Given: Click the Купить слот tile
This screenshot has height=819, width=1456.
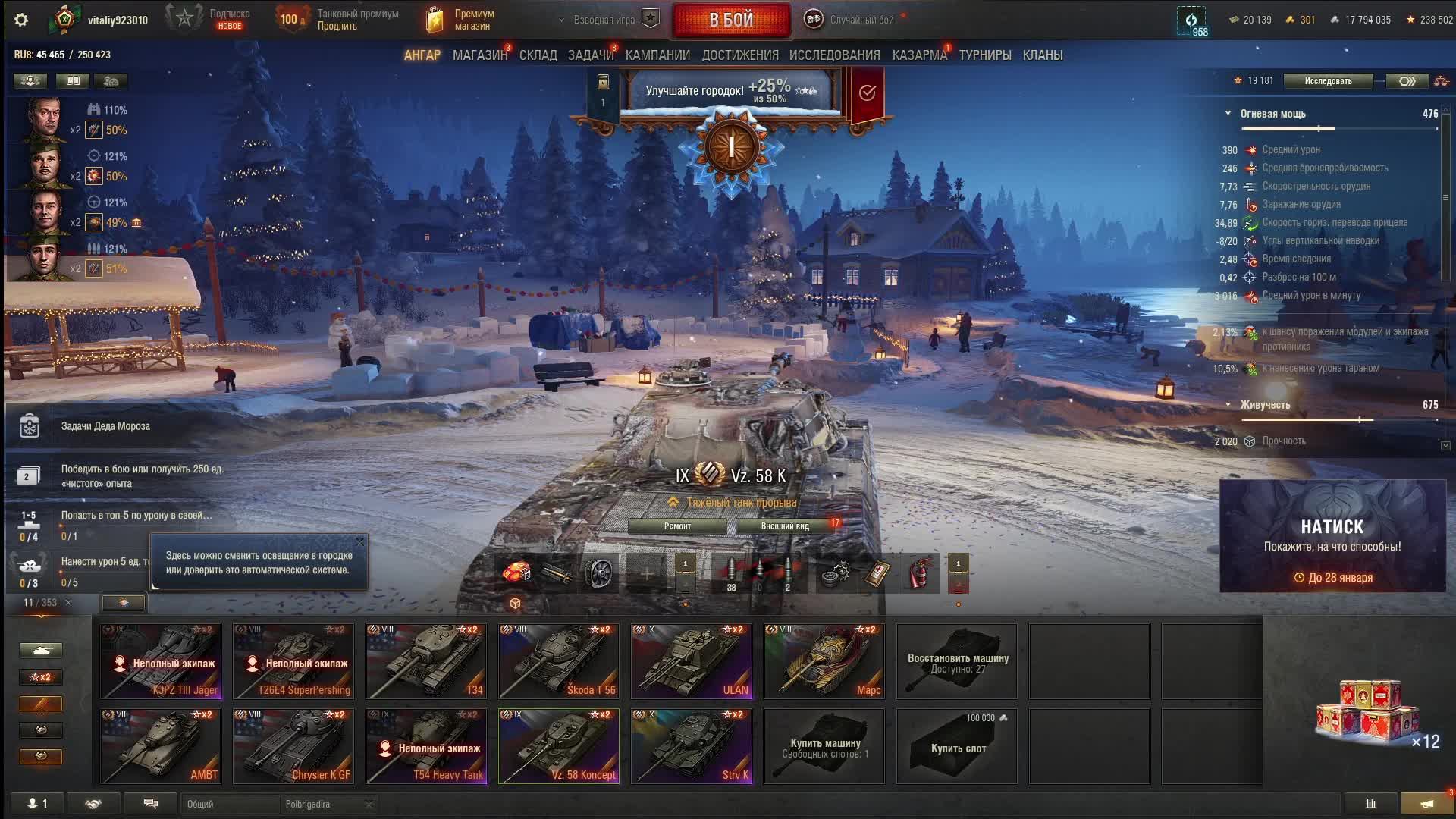Looking at the screenshot, I should click(957, 746).
